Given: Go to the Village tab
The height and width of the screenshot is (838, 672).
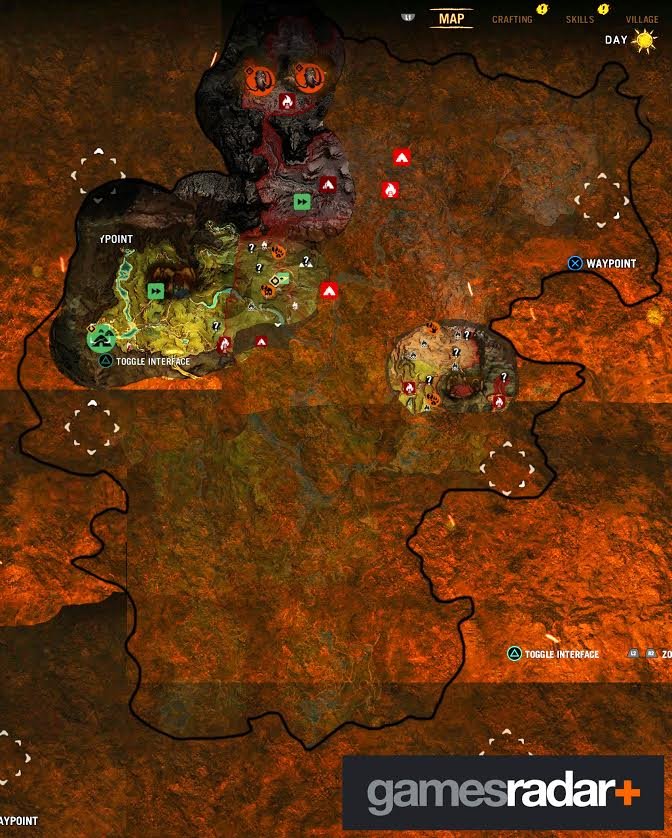Looking at the screenshot, I should pos(641,19).
